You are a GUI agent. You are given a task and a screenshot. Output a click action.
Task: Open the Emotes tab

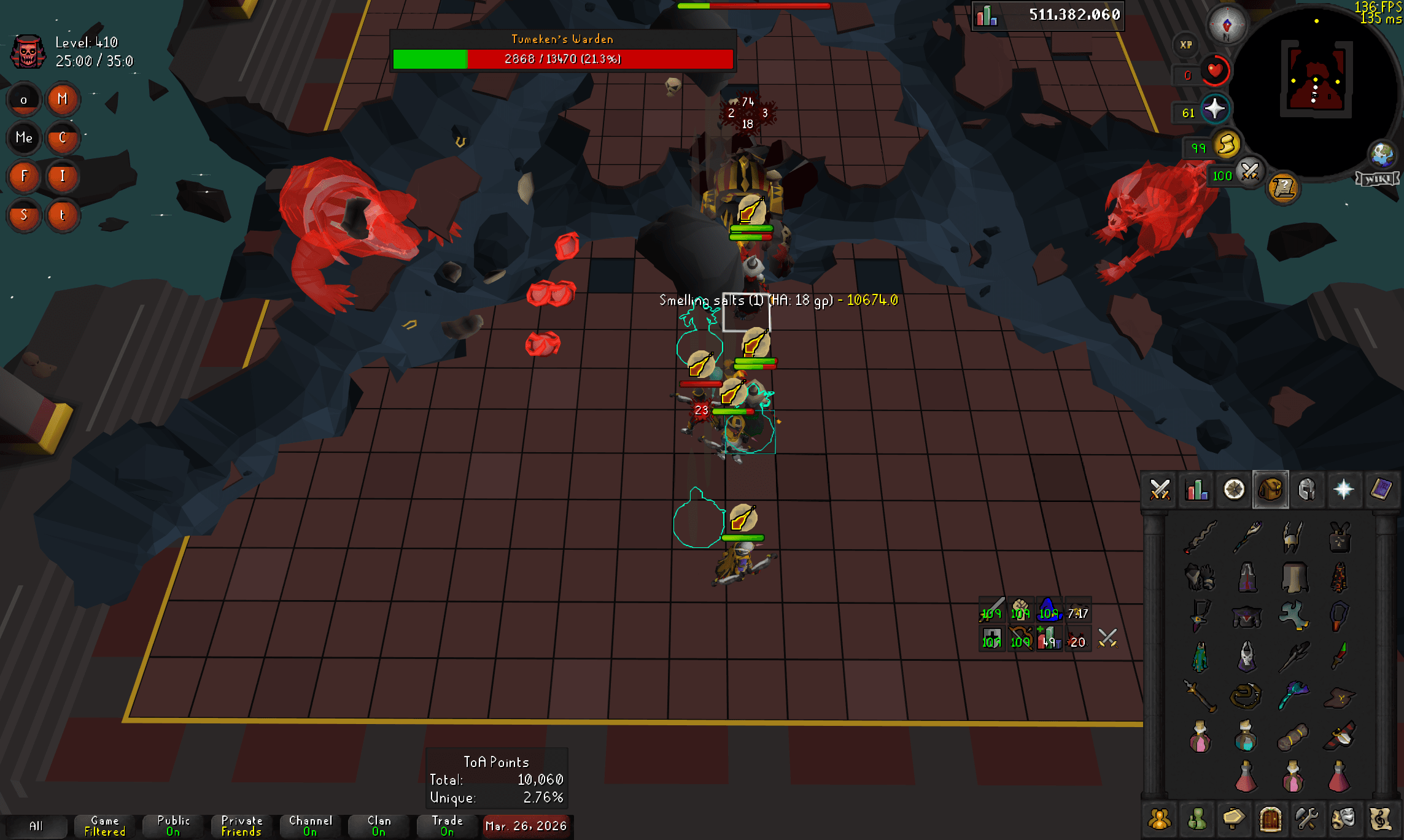(1343, 819)
